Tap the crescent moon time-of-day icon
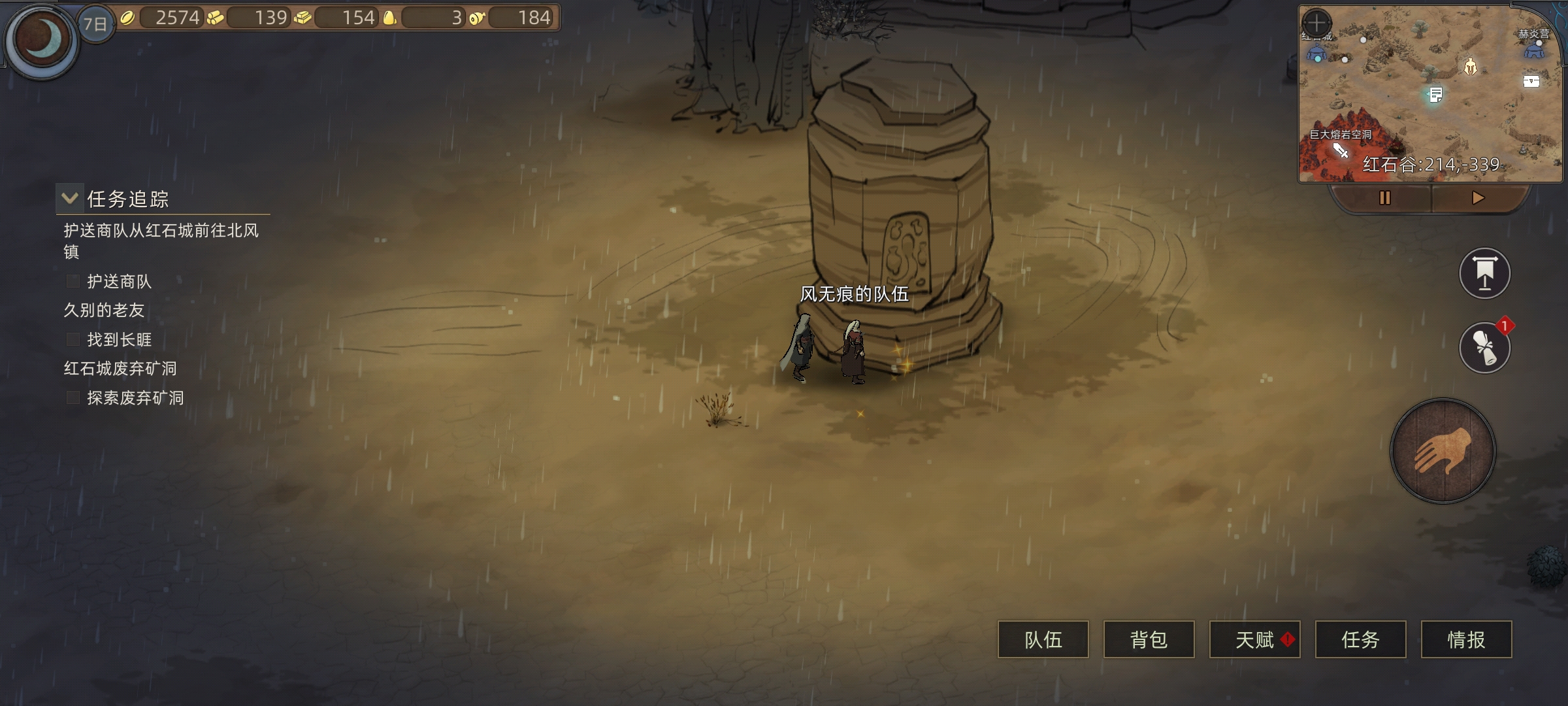The height and width of the screenshot is (706, 1568). coord(42,41)
